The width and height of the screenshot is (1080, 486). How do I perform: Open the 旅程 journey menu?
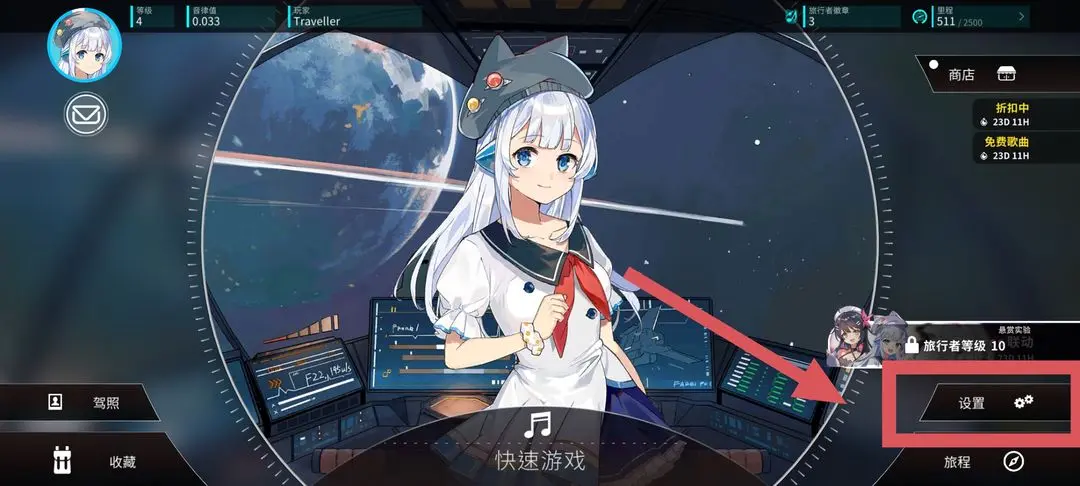coord(985,462)
